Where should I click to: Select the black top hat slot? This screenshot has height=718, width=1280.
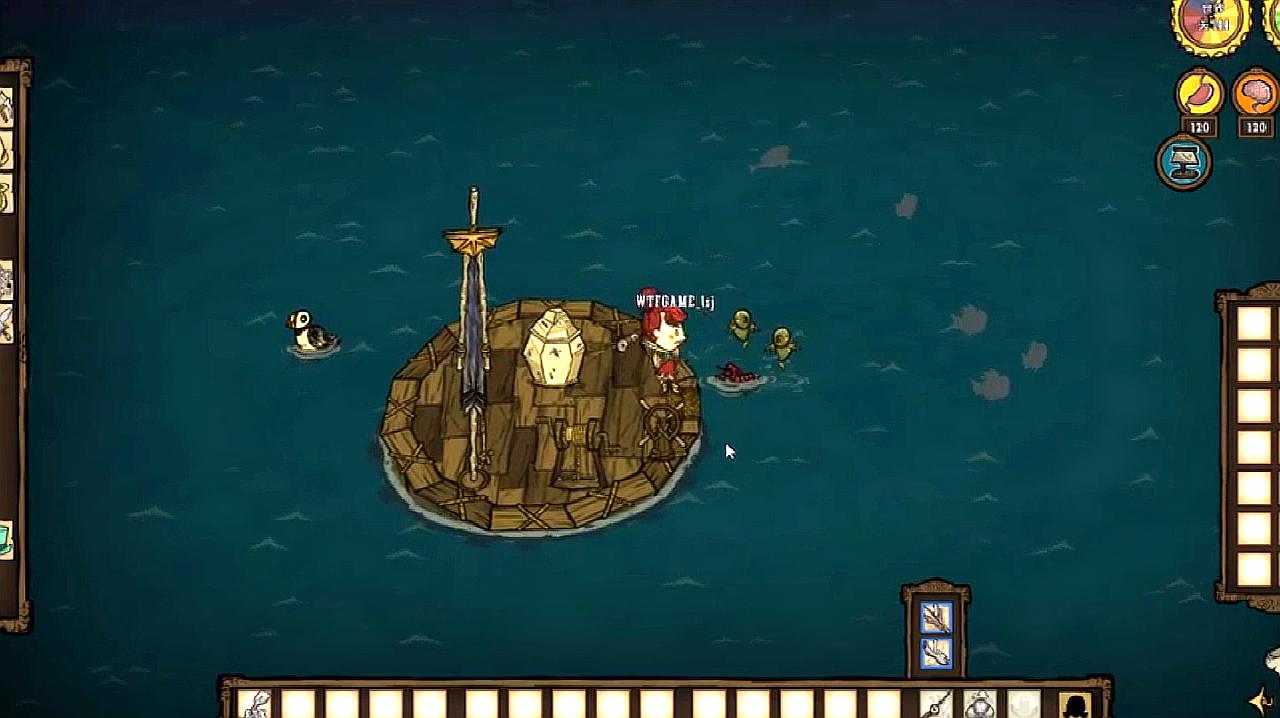[1075, 705]
